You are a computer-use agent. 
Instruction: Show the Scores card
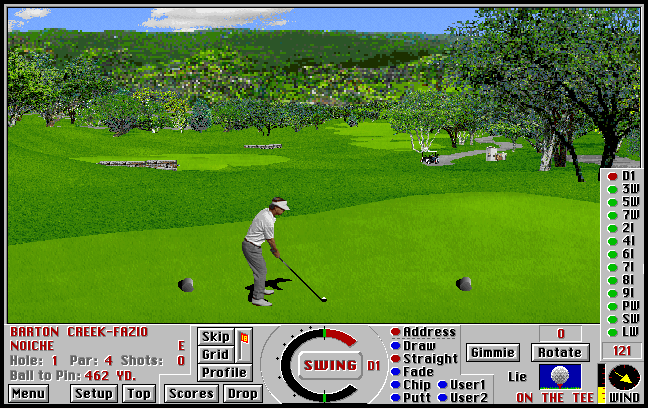coord(191,394)
